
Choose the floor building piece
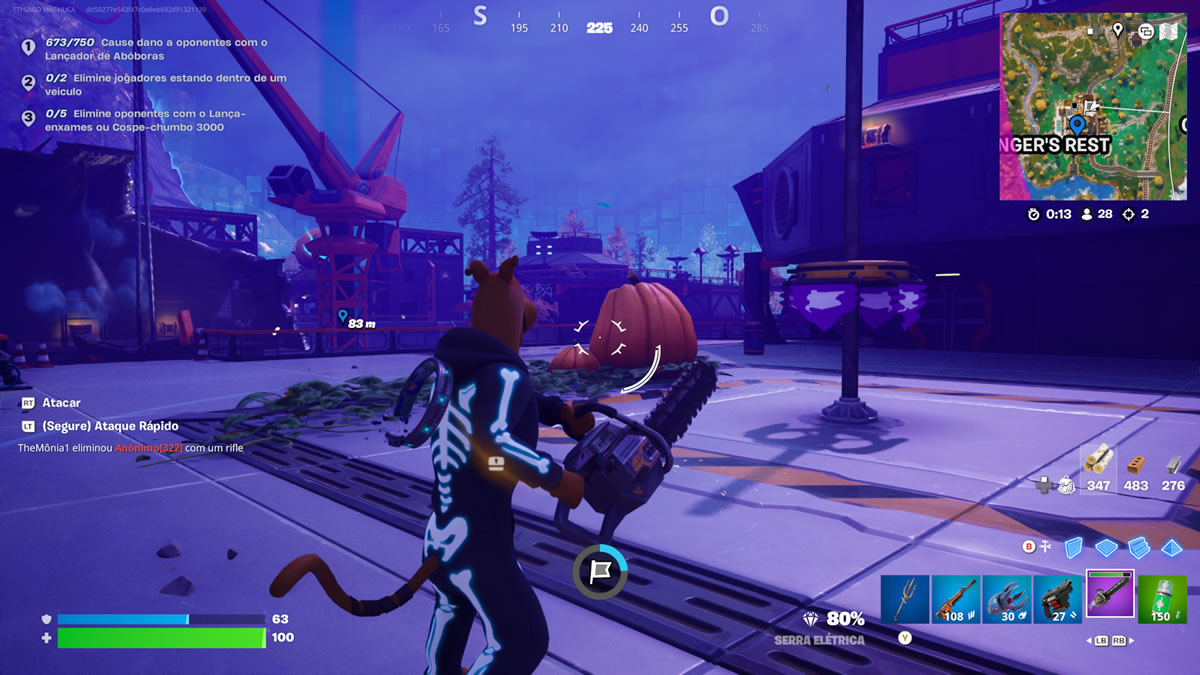point(1105,547)
